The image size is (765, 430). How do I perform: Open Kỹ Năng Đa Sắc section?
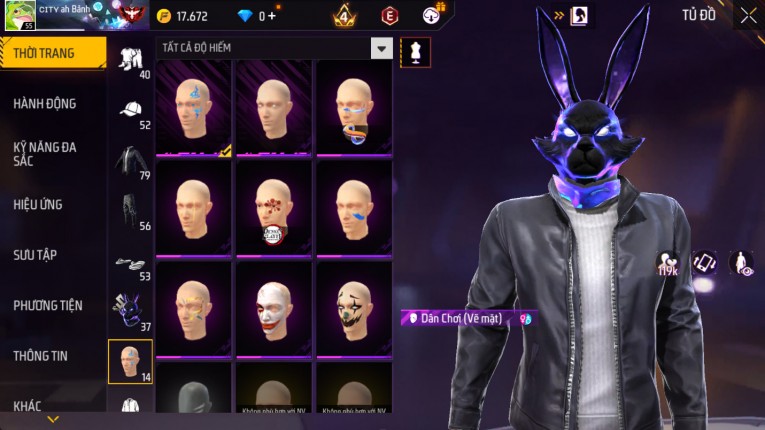(45, 154)
